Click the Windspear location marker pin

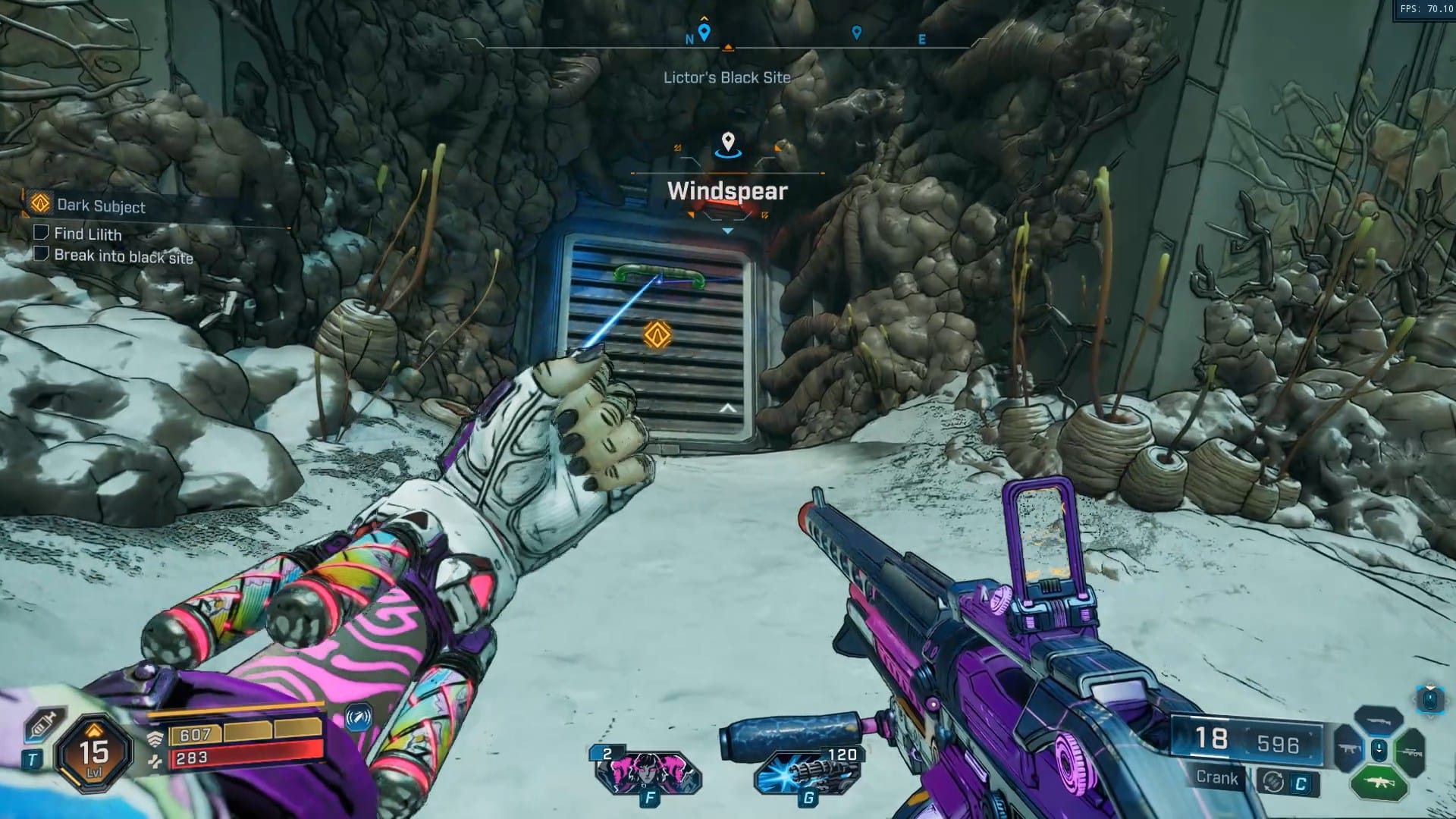pyautogui.click(x=728, y=142)
